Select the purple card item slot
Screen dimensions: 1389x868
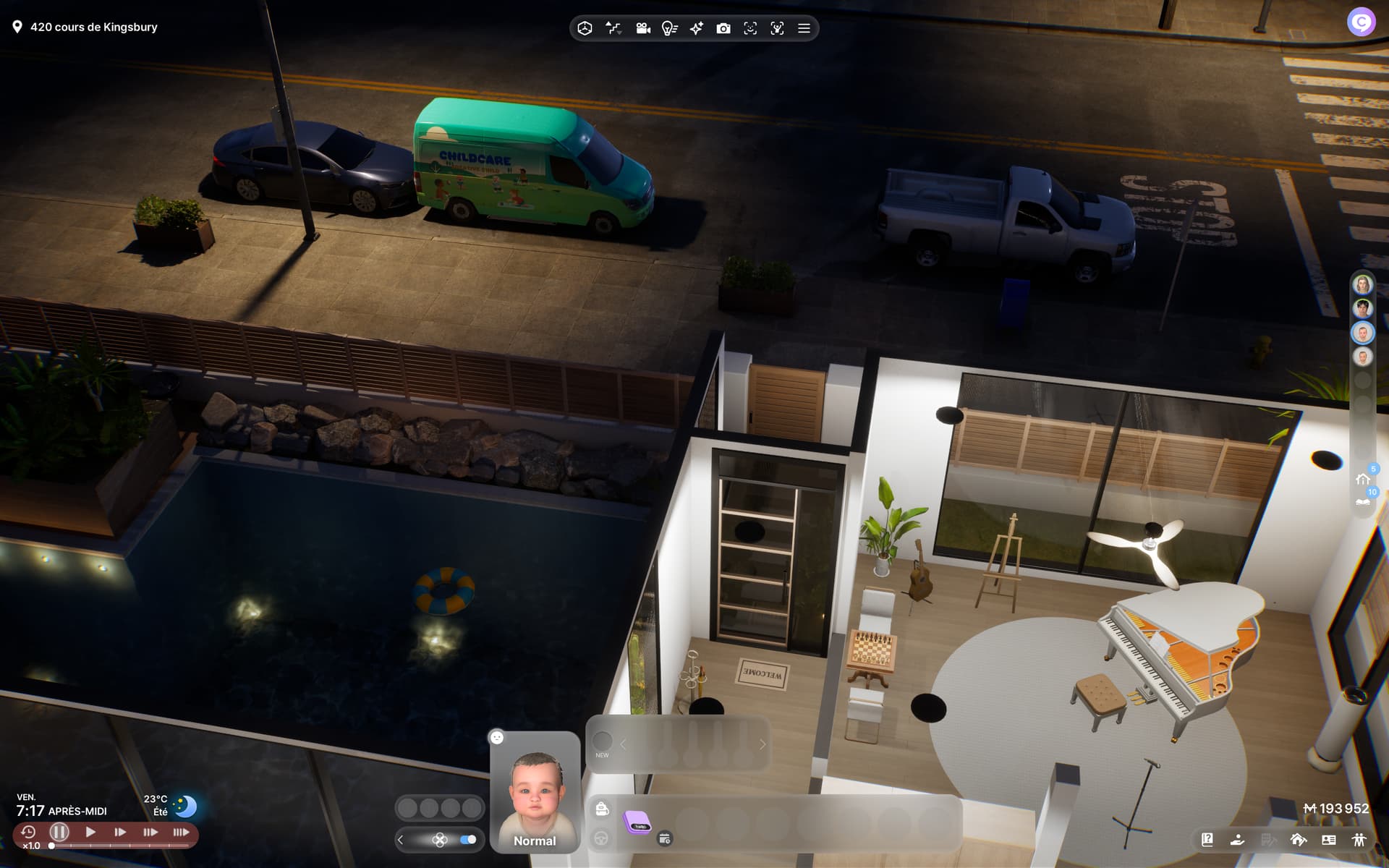pos(637,822)
